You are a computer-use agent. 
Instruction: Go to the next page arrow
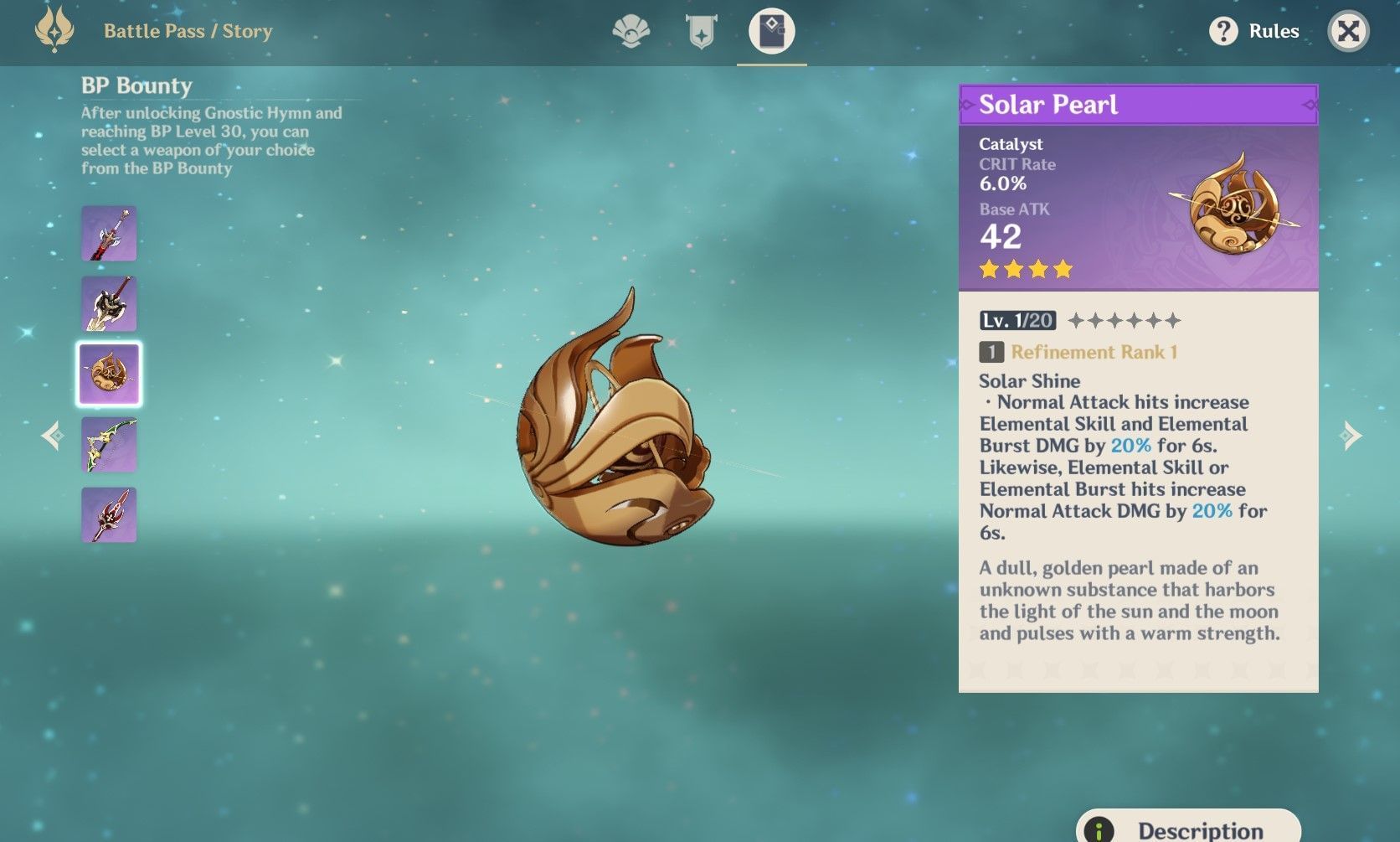(x=1351, y=436)
